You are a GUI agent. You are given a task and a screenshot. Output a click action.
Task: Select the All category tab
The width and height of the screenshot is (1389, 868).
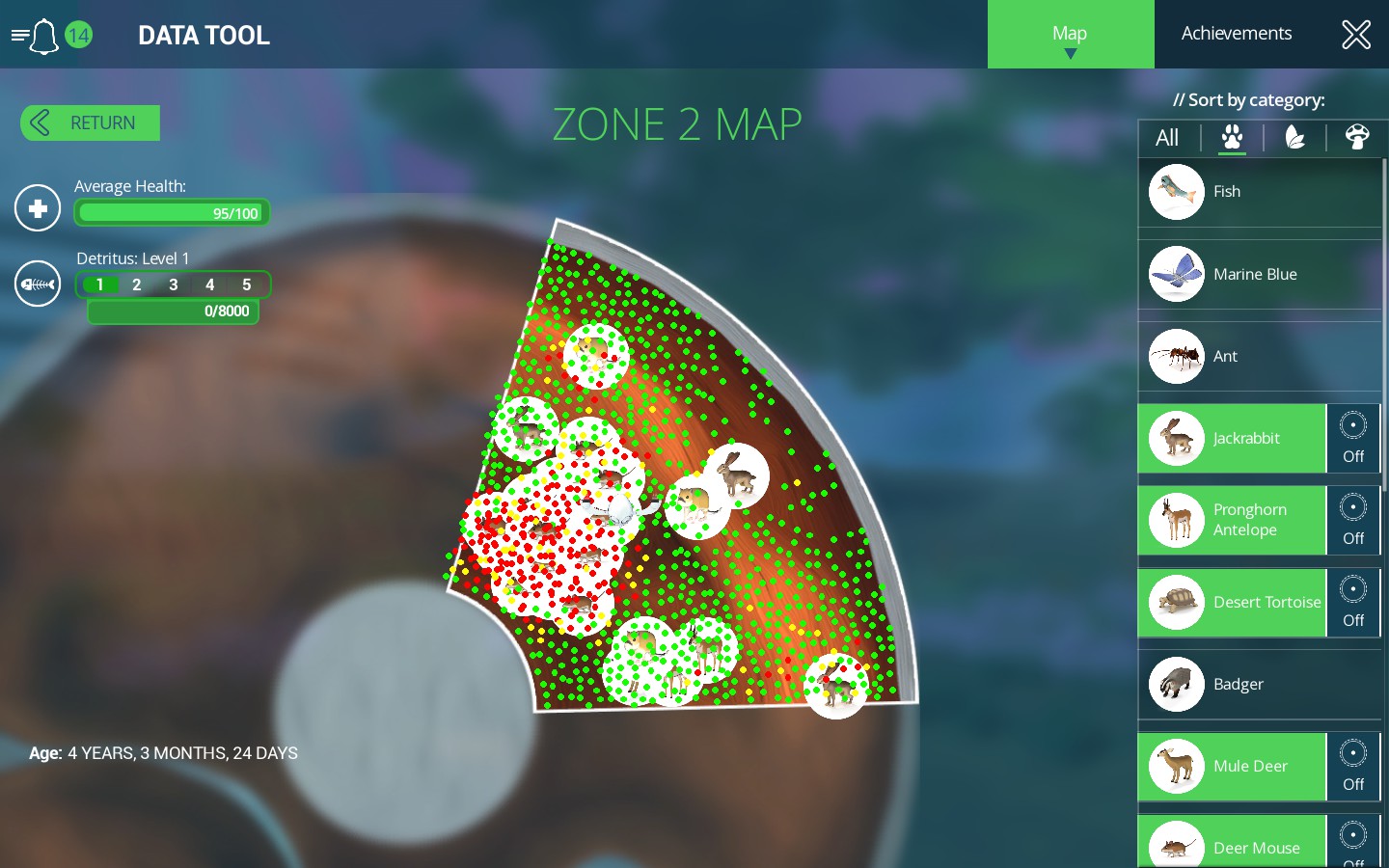1167,138
